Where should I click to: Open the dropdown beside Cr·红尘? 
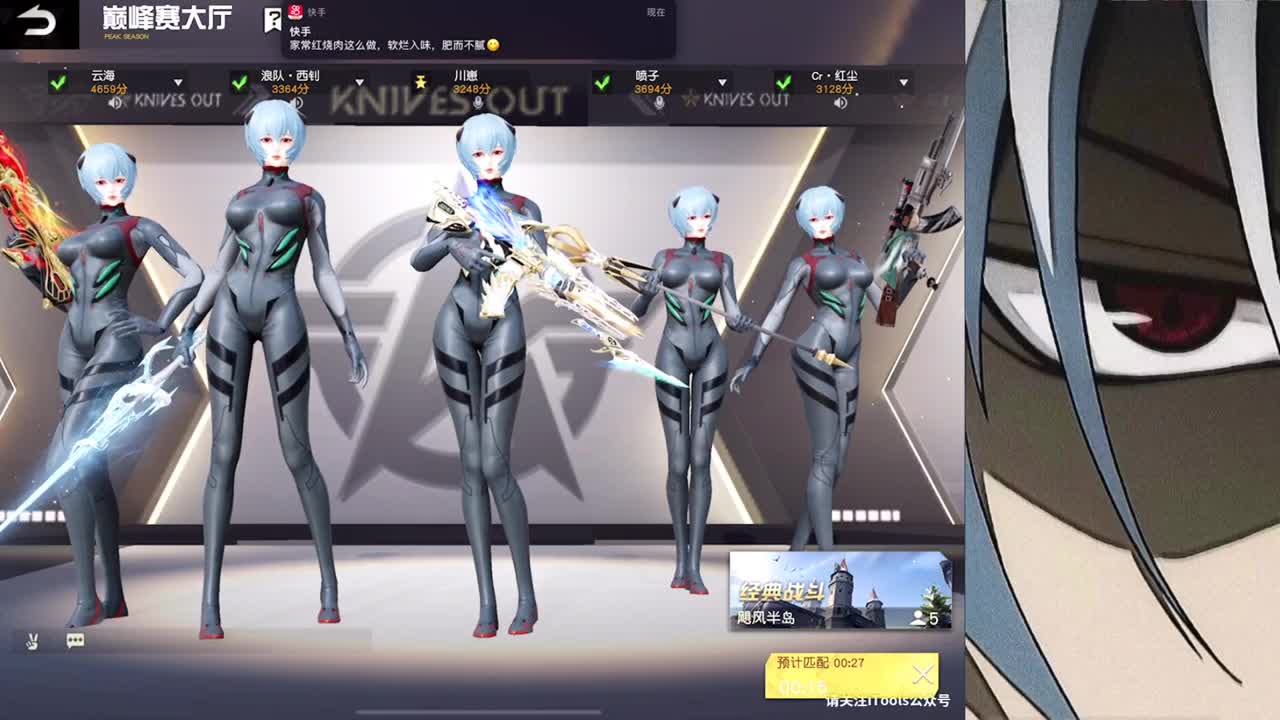903,83
